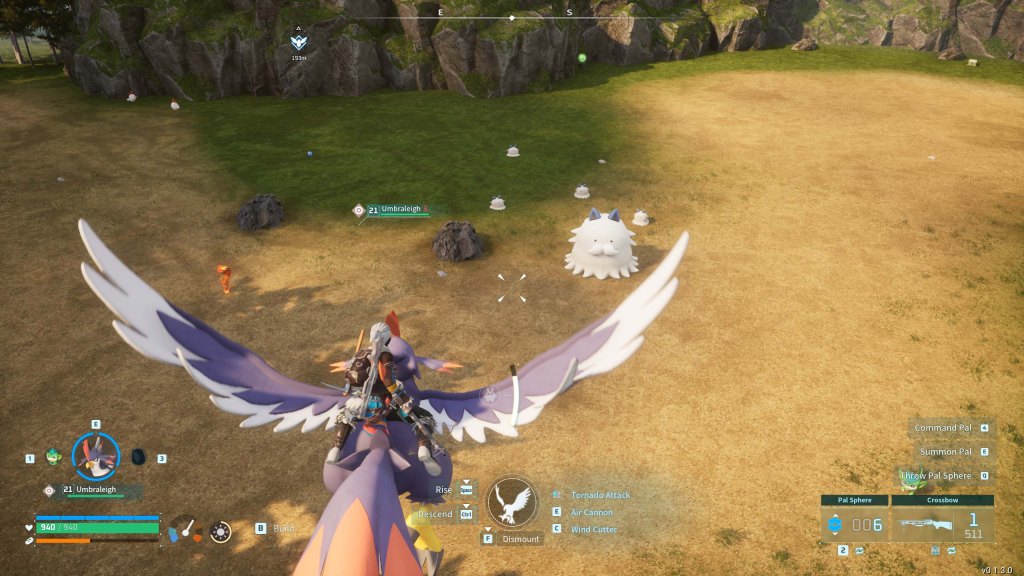The height and width of the screenshot is (576, 1024).
Task: Click the Dismount label
Action: pos(521,539)
